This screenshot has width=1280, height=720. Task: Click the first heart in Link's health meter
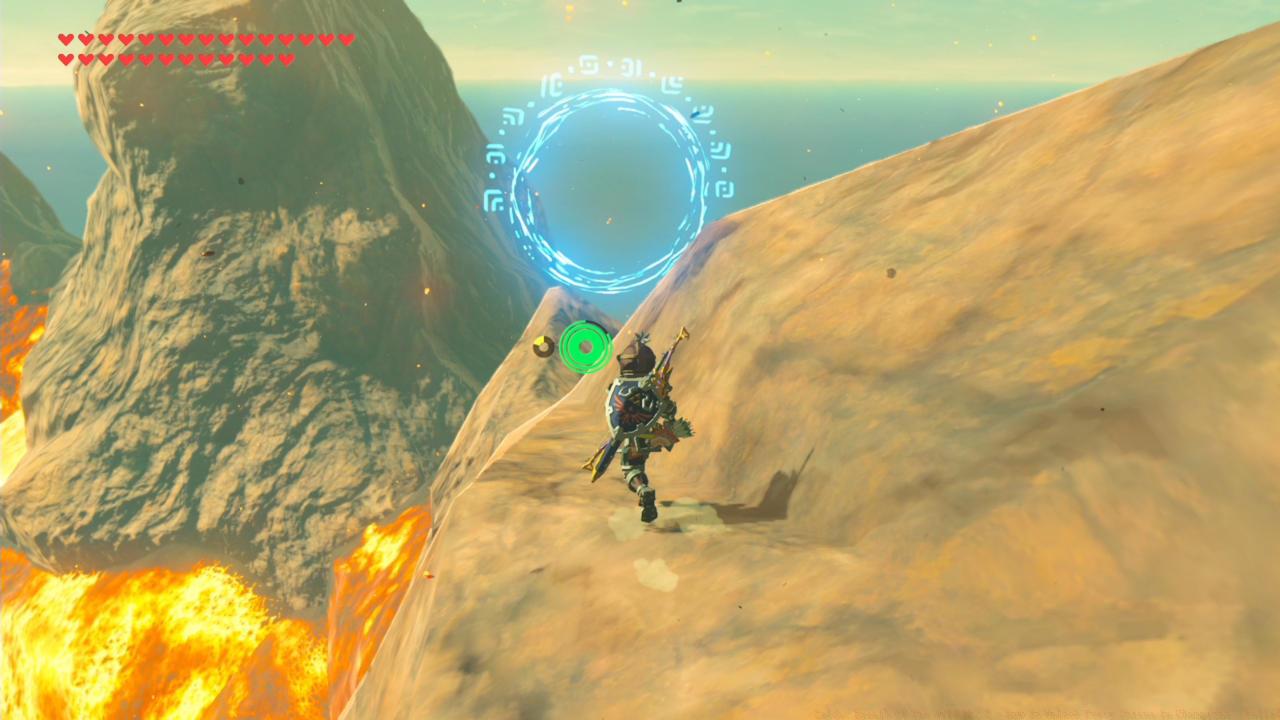click(65, 40)
